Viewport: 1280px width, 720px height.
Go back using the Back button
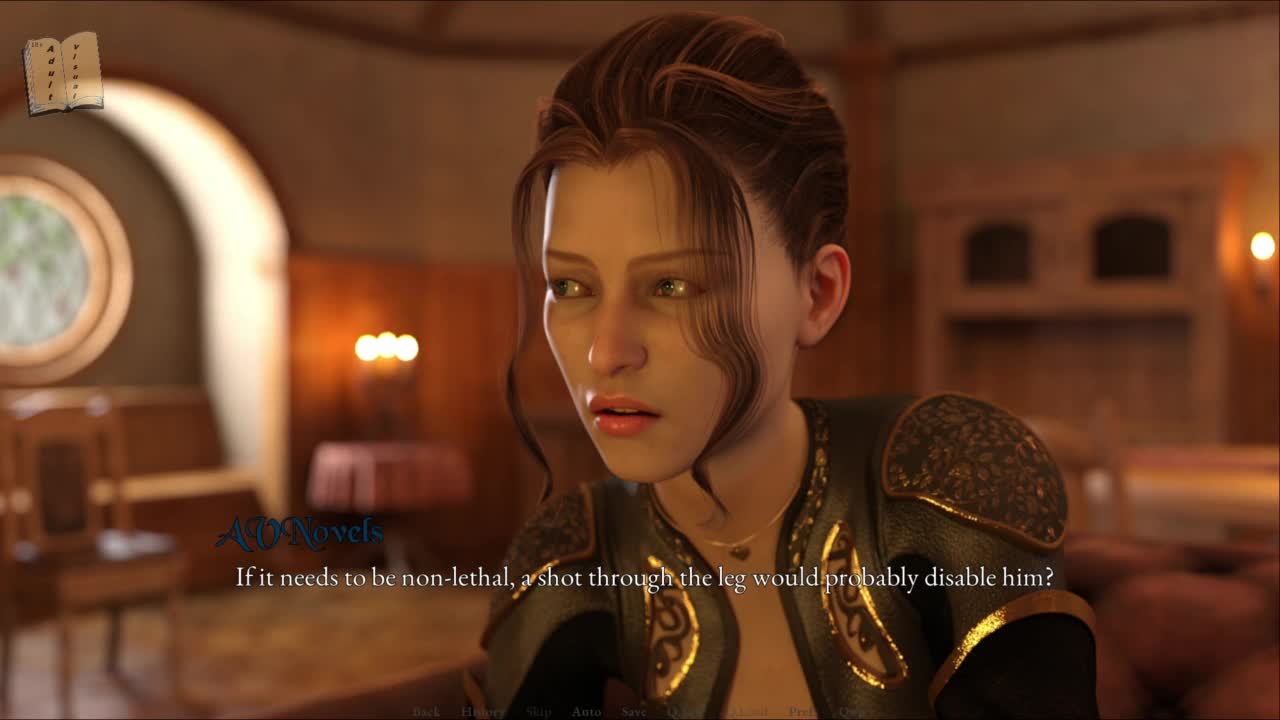[426, 712]
